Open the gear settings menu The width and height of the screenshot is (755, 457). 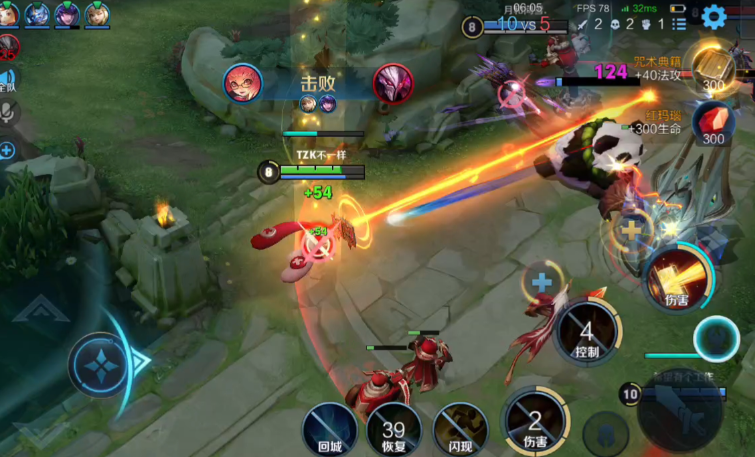713,16
